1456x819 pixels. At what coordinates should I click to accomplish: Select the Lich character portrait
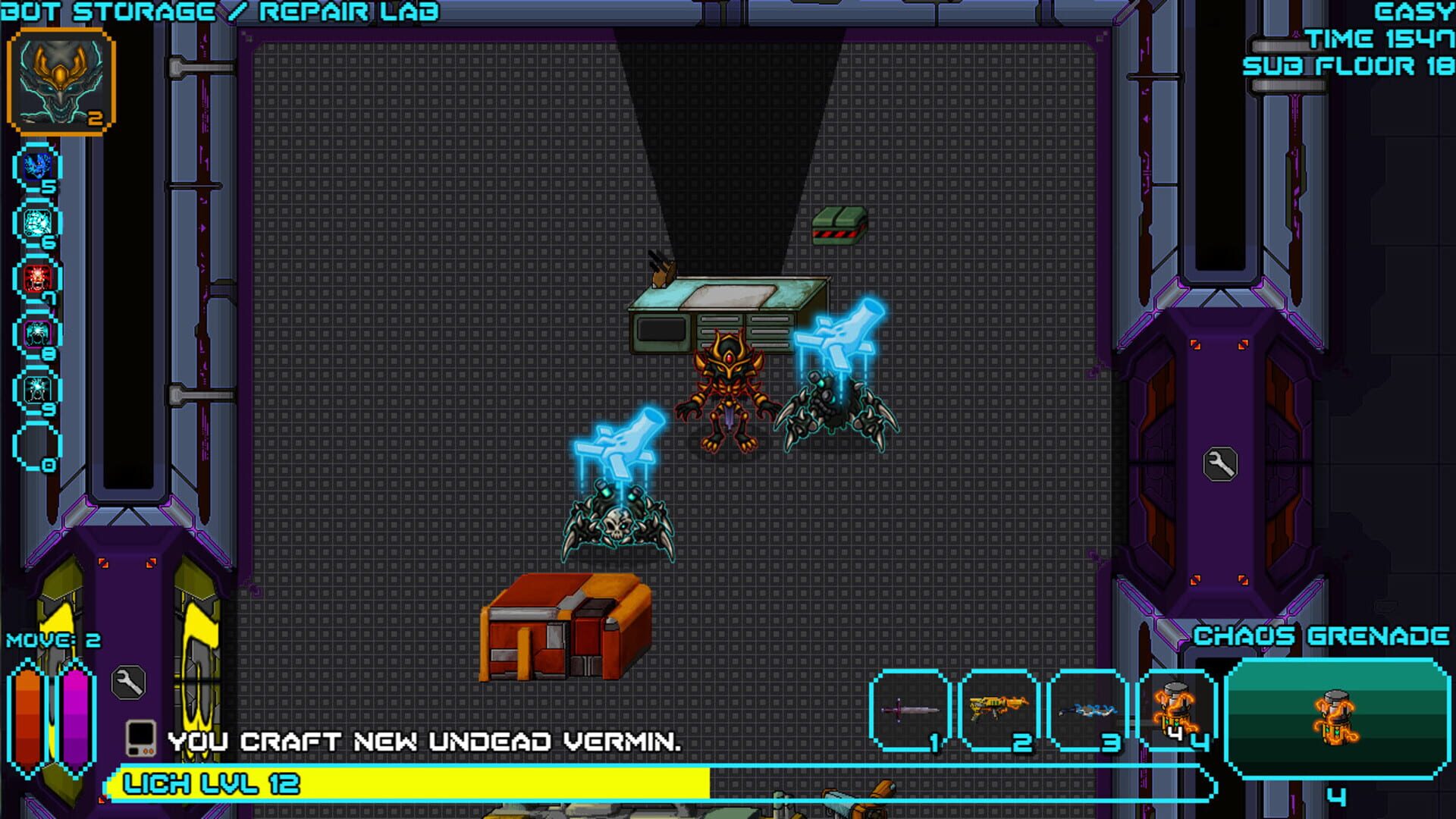(61, 81)
